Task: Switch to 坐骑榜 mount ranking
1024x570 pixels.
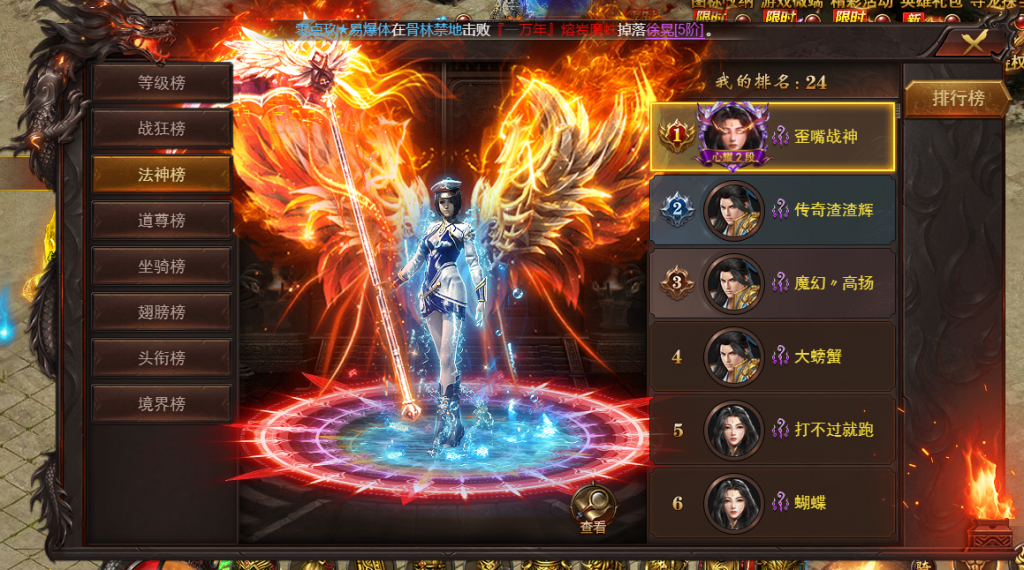Action: tap(162, 266)
